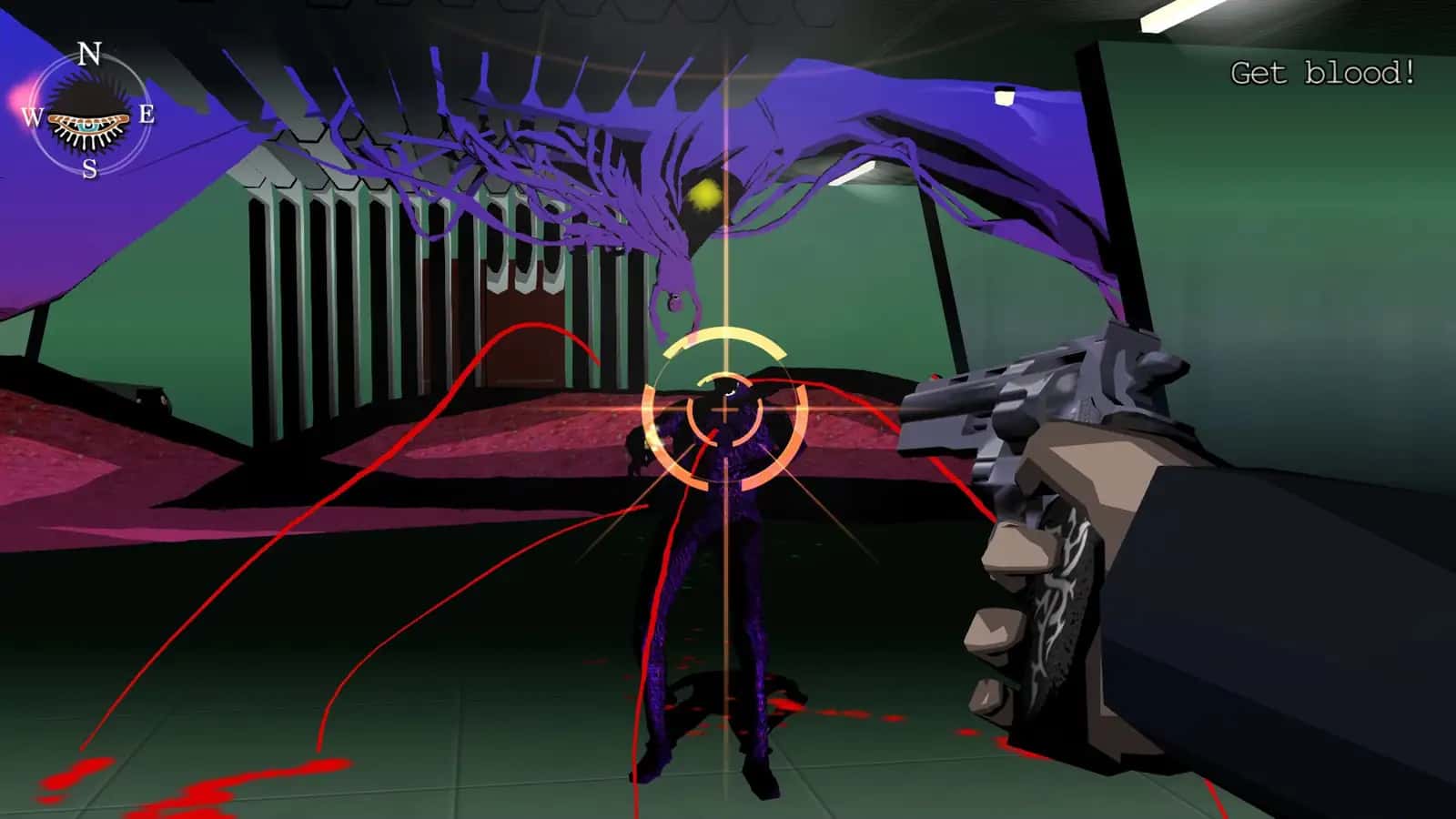Viewport: 1456px width, 819px height.
Task: Select the North marker on the compass
Action: (88, 52)
